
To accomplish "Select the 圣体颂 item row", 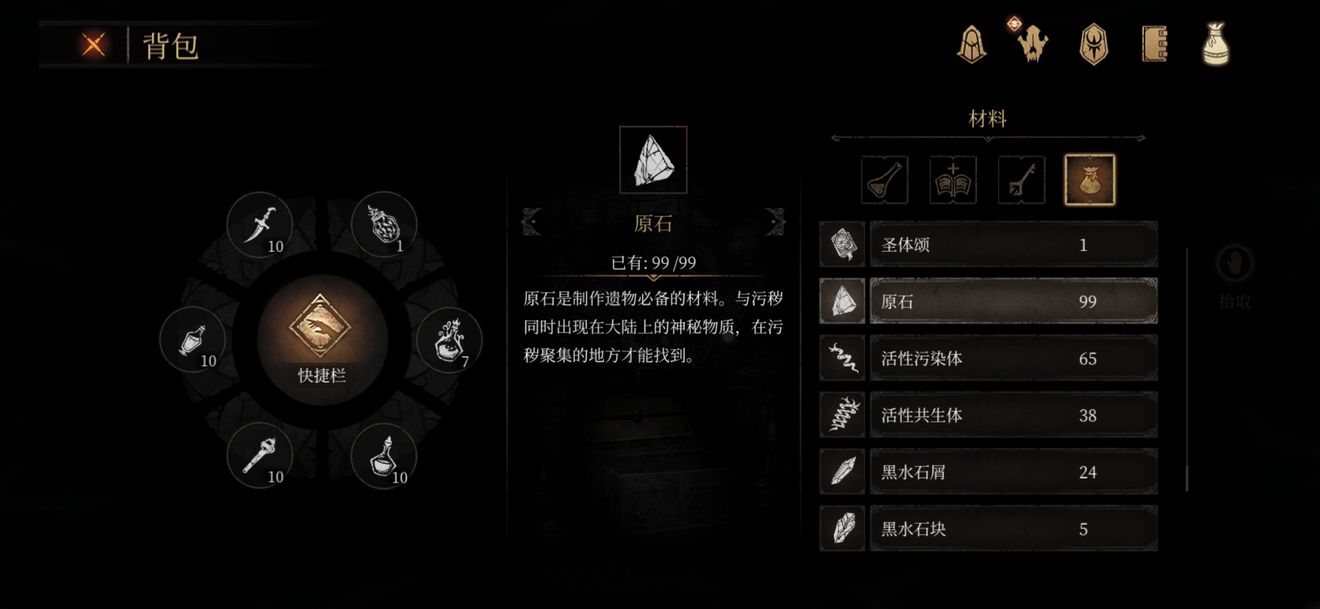I will pyautogui.click(x=1012, y=245).
